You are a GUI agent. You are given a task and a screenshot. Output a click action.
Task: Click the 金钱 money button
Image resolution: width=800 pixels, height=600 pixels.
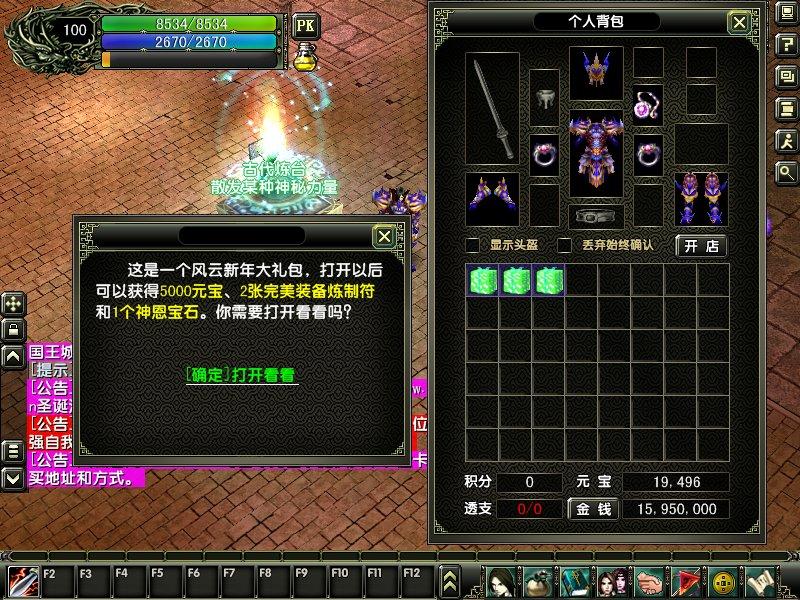point(592,509)
